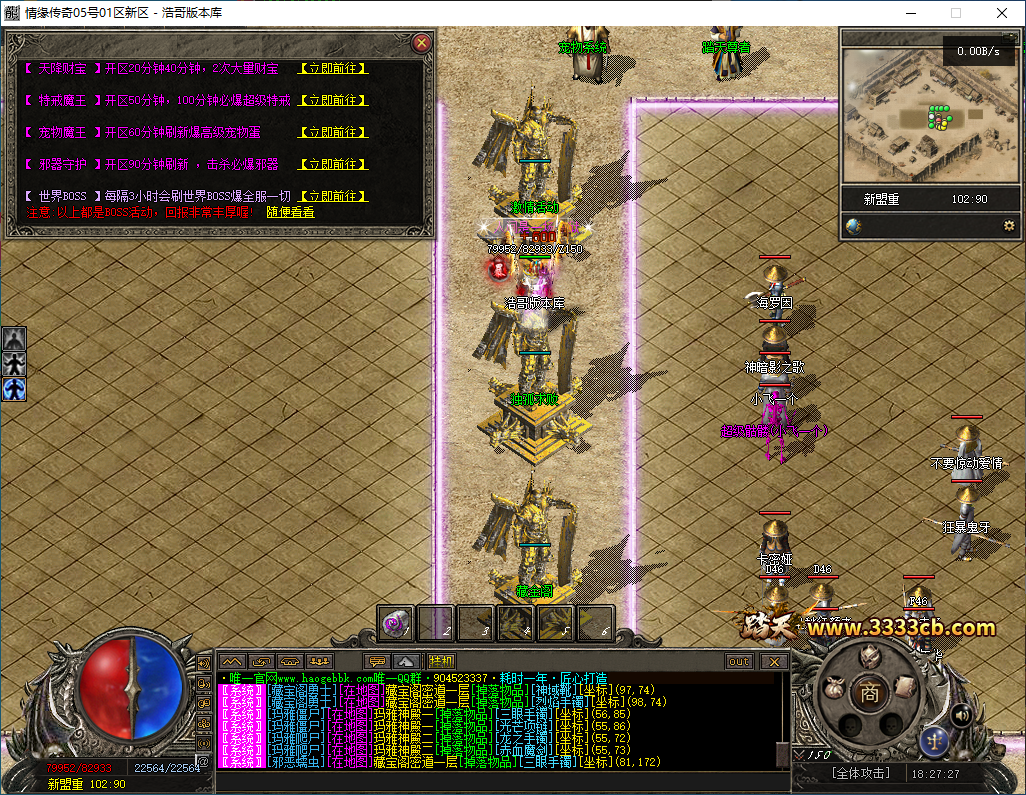Go now to 特戒魔王 event
Screen dimensions: 1026x795
(x=333, y=100)
